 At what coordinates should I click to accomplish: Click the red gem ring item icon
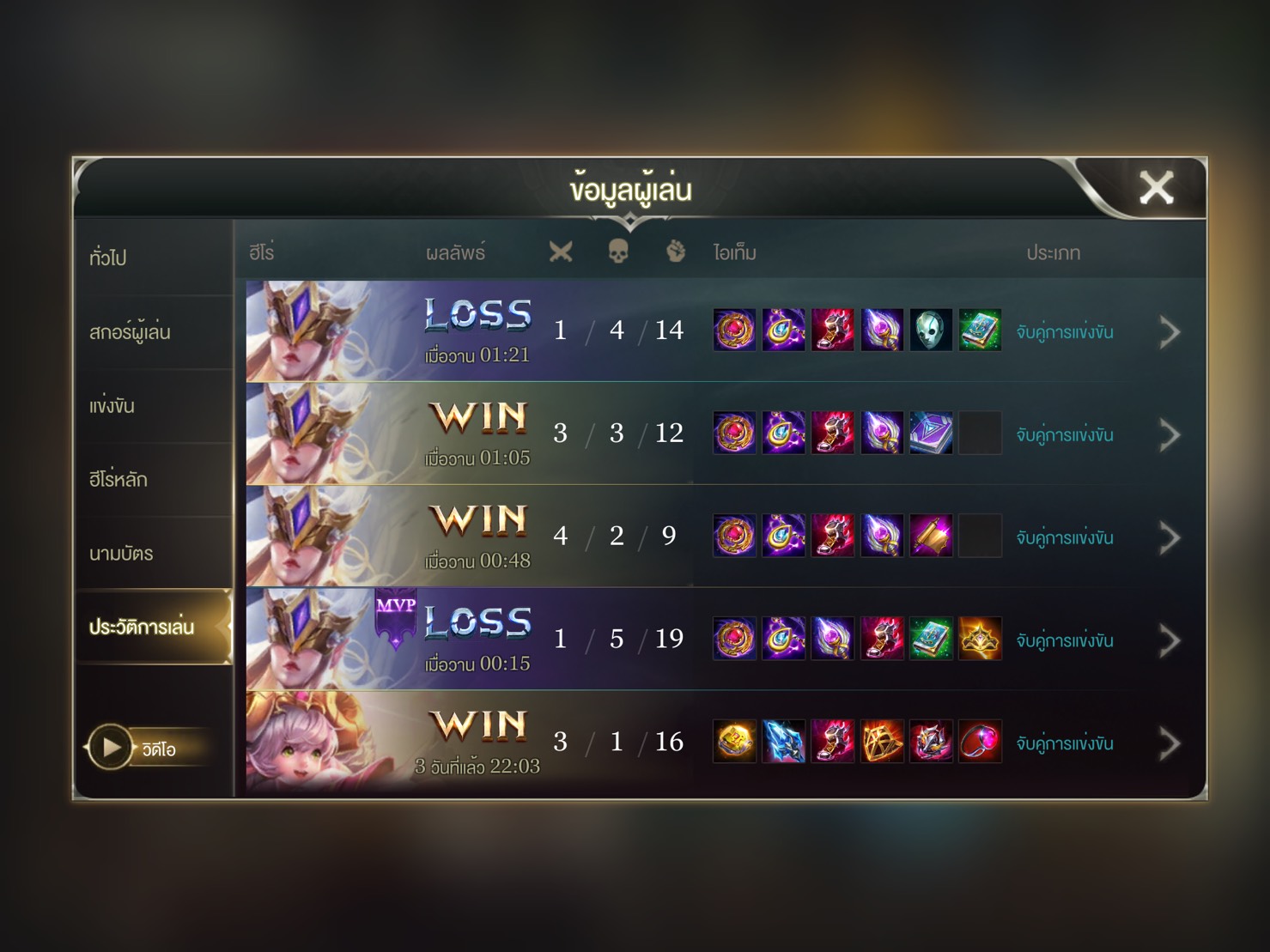tap(980, 742)
